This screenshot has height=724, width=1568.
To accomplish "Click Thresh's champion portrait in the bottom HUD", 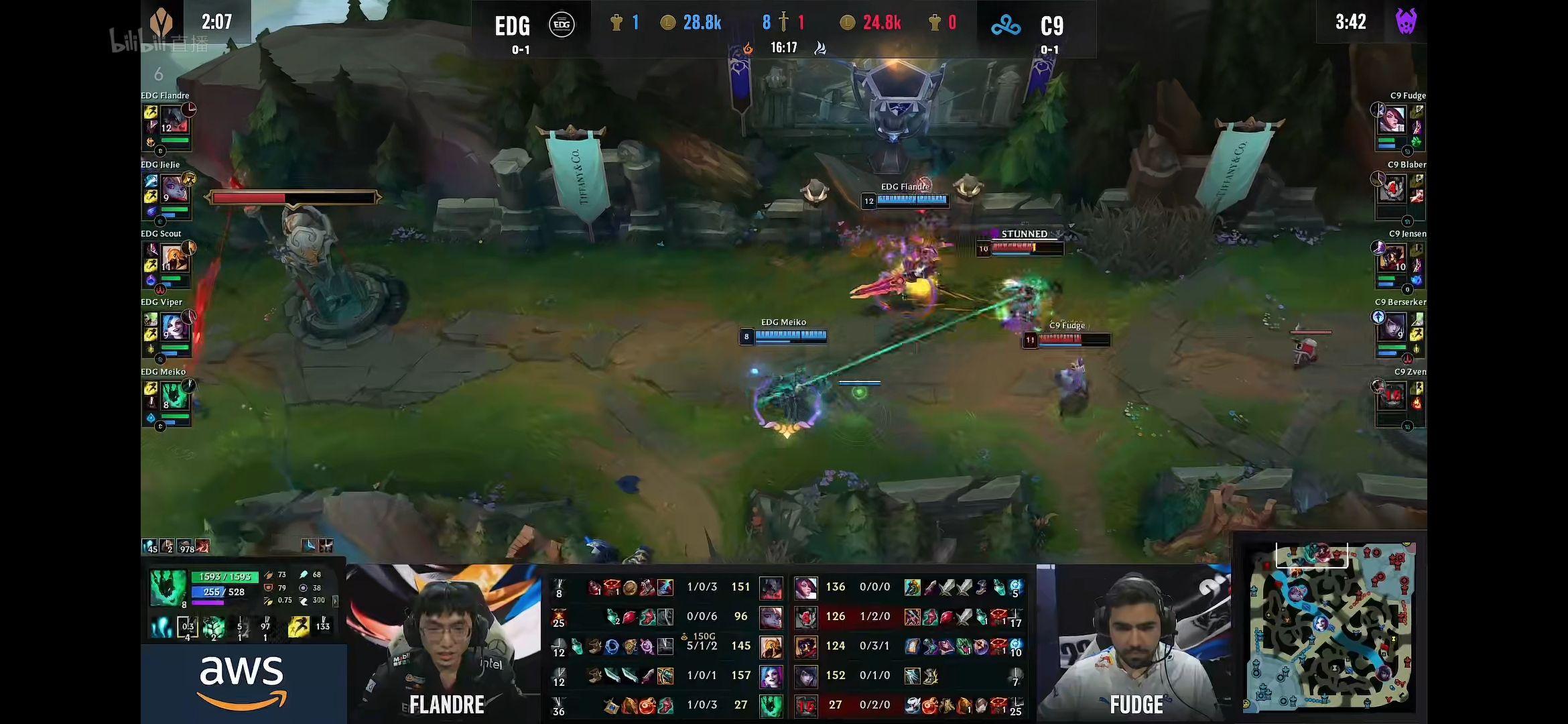I will click(168, 588).
